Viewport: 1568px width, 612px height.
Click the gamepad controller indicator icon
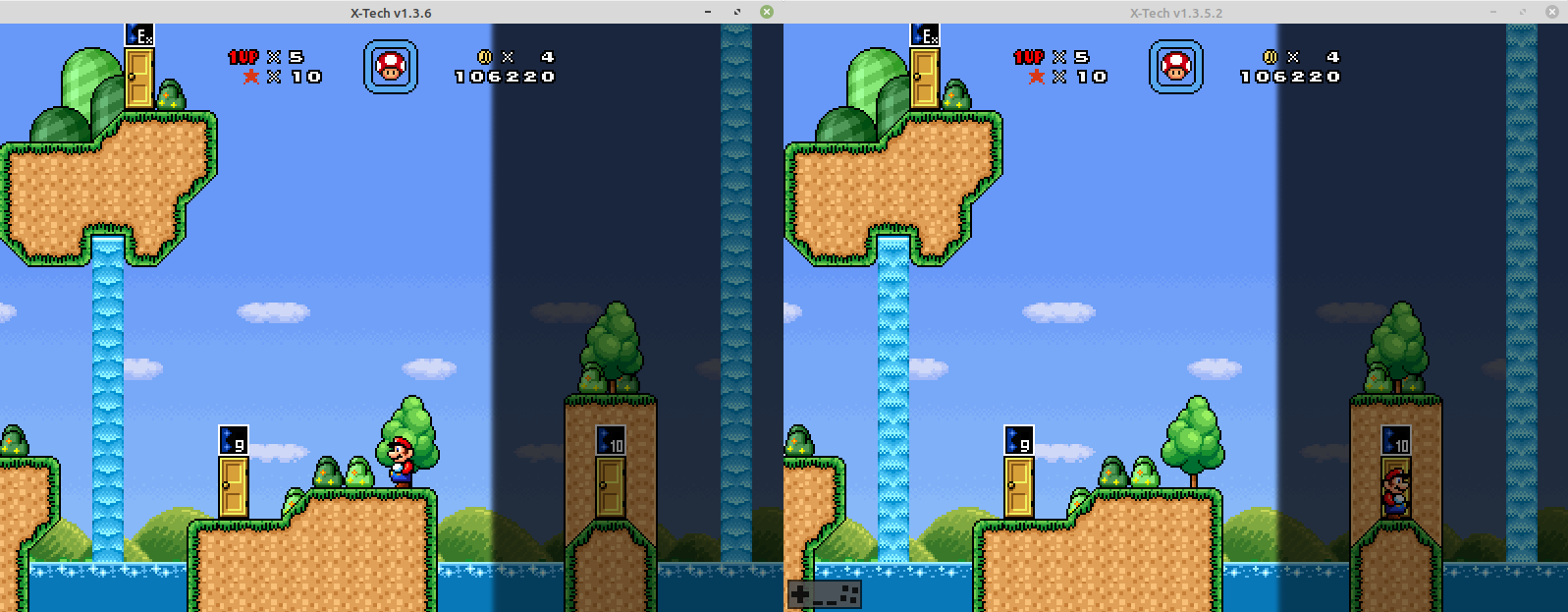[x=825, y=593]
